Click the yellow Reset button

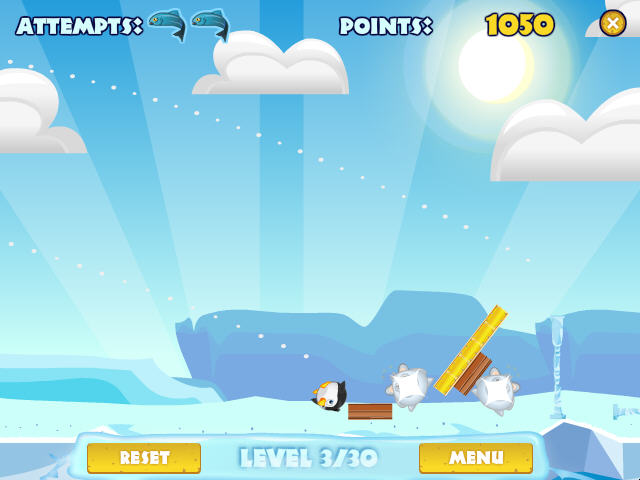click(x=144, y=457)
